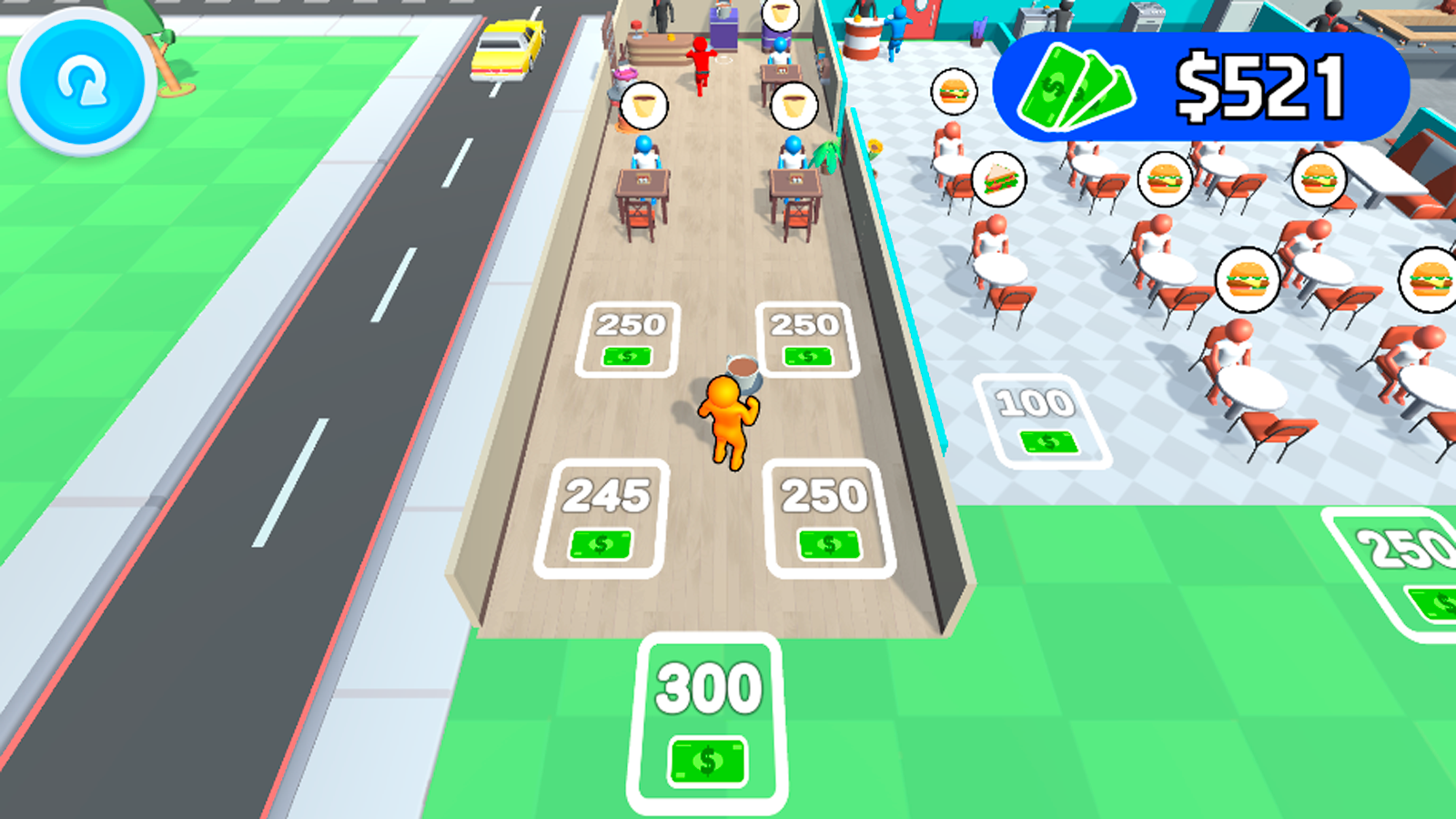Tap the orange player character holding coffee
The height and width of the screenshot is (819, 1456).
pos(728,419)
